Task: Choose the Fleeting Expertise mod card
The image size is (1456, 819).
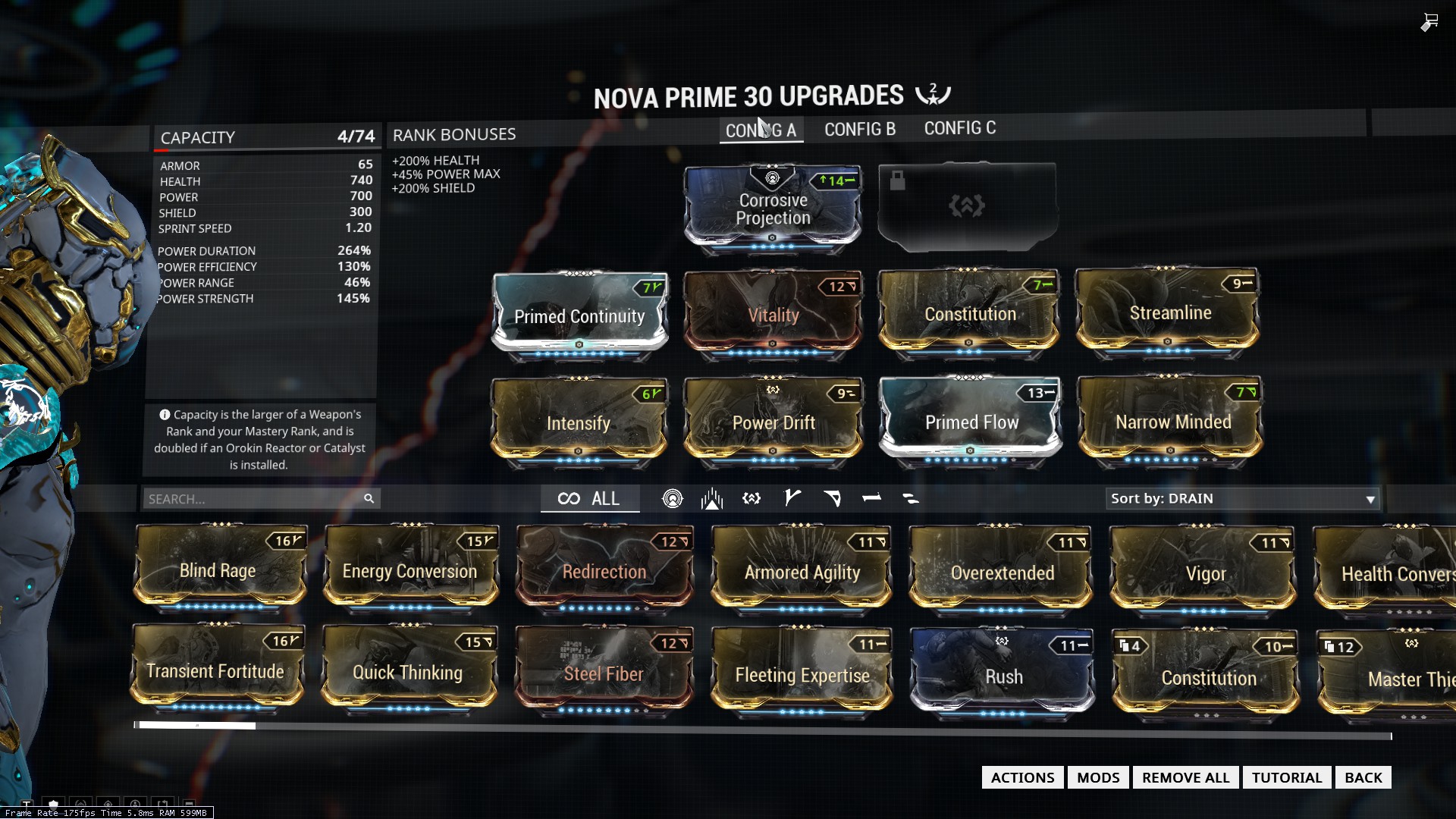Action: (x=802, y=674)
